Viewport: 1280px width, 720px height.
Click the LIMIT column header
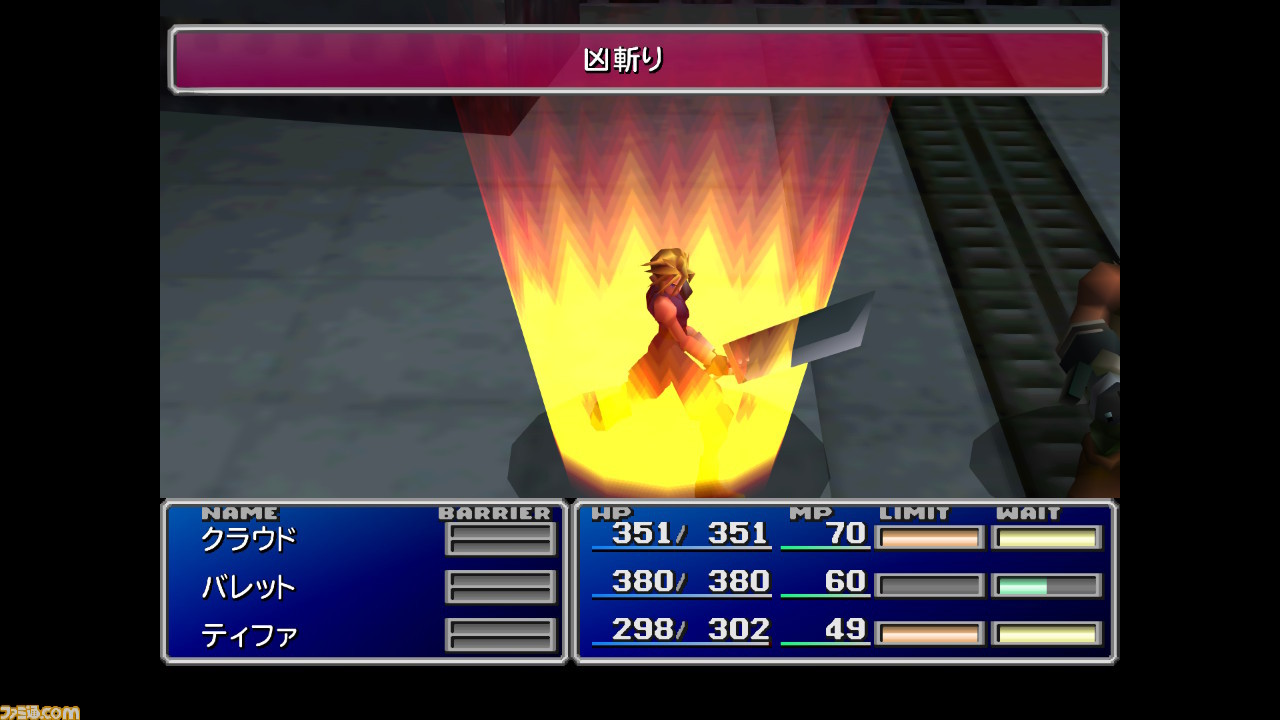(916, 511)
